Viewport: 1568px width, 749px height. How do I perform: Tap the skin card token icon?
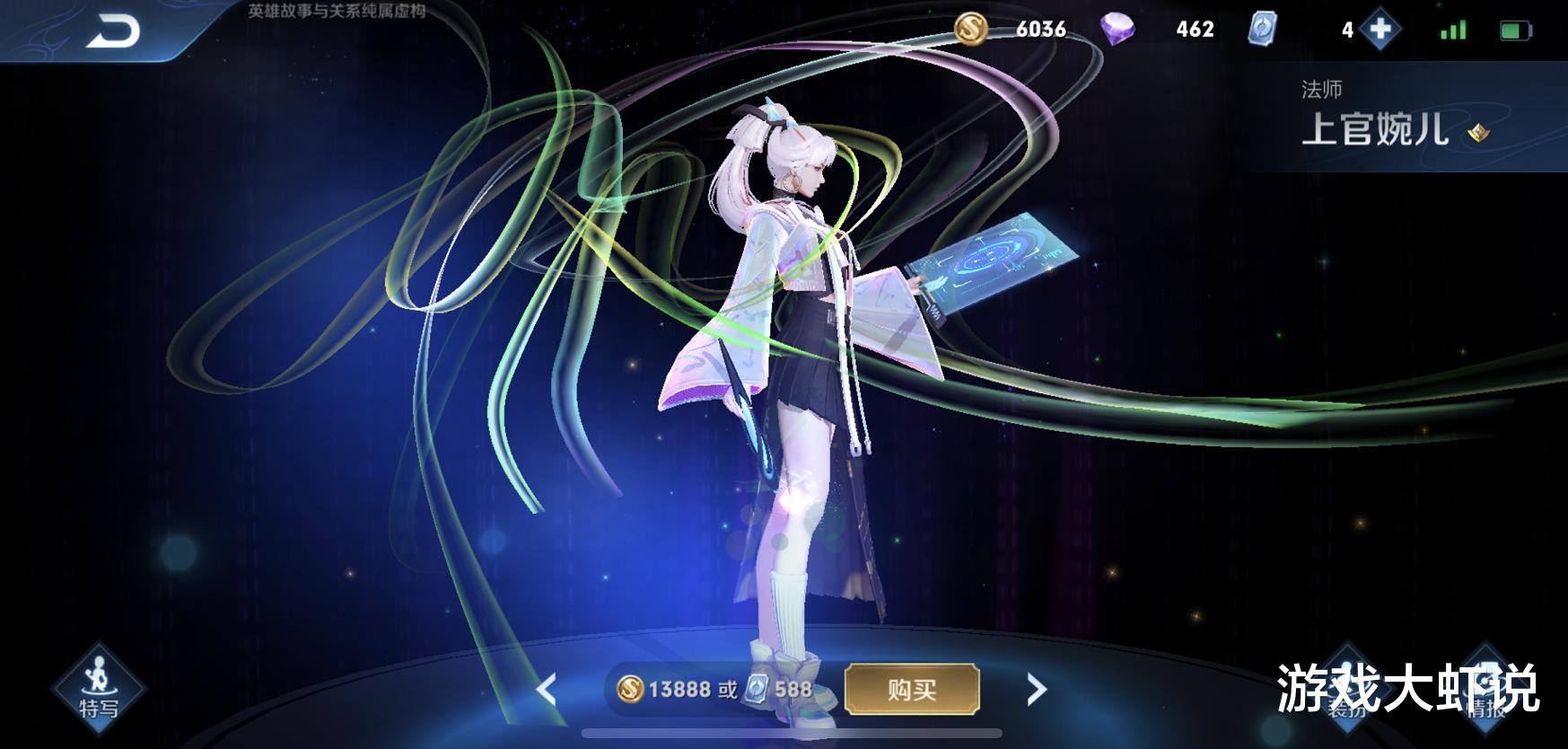click(1266, 29)
